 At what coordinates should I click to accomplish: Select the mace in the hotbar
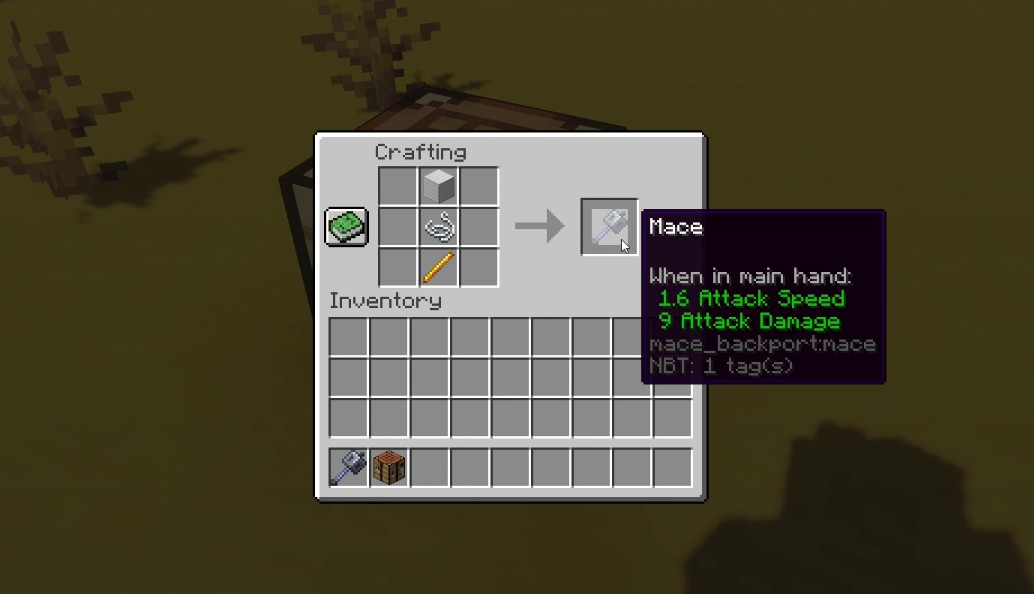[x=349, y=468]
